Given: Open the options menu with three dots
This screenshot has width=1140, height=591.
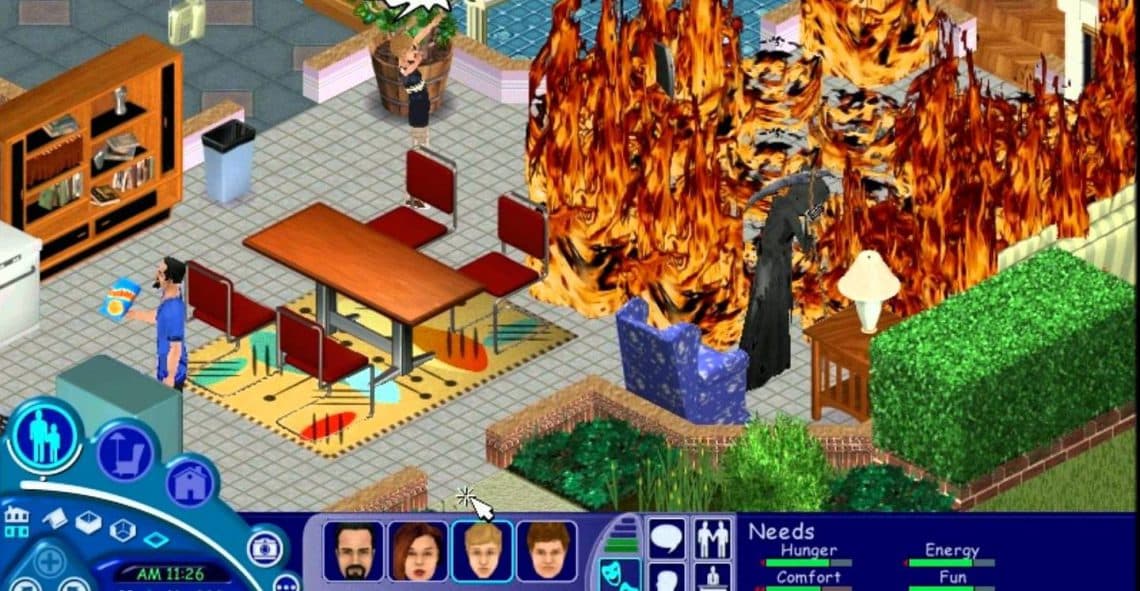Looking at the screenshot, I should 286,583.
